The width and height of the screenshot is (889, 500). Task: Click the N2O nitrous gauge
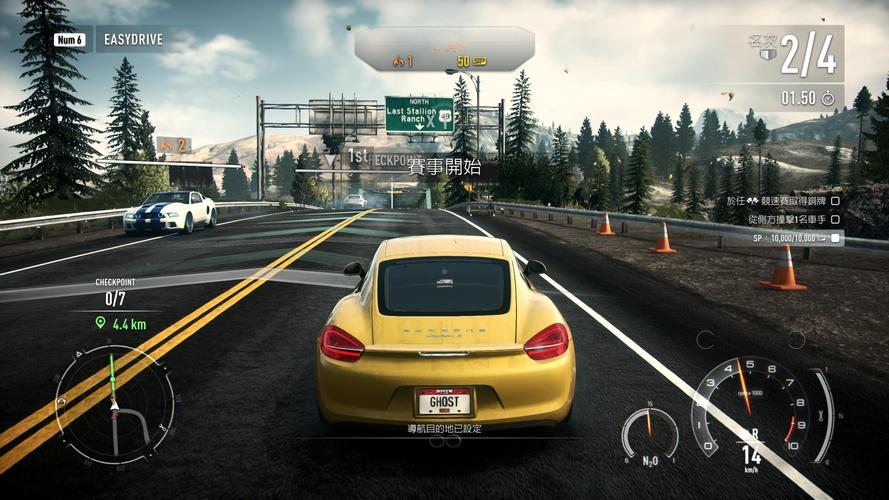pos(649,435)
